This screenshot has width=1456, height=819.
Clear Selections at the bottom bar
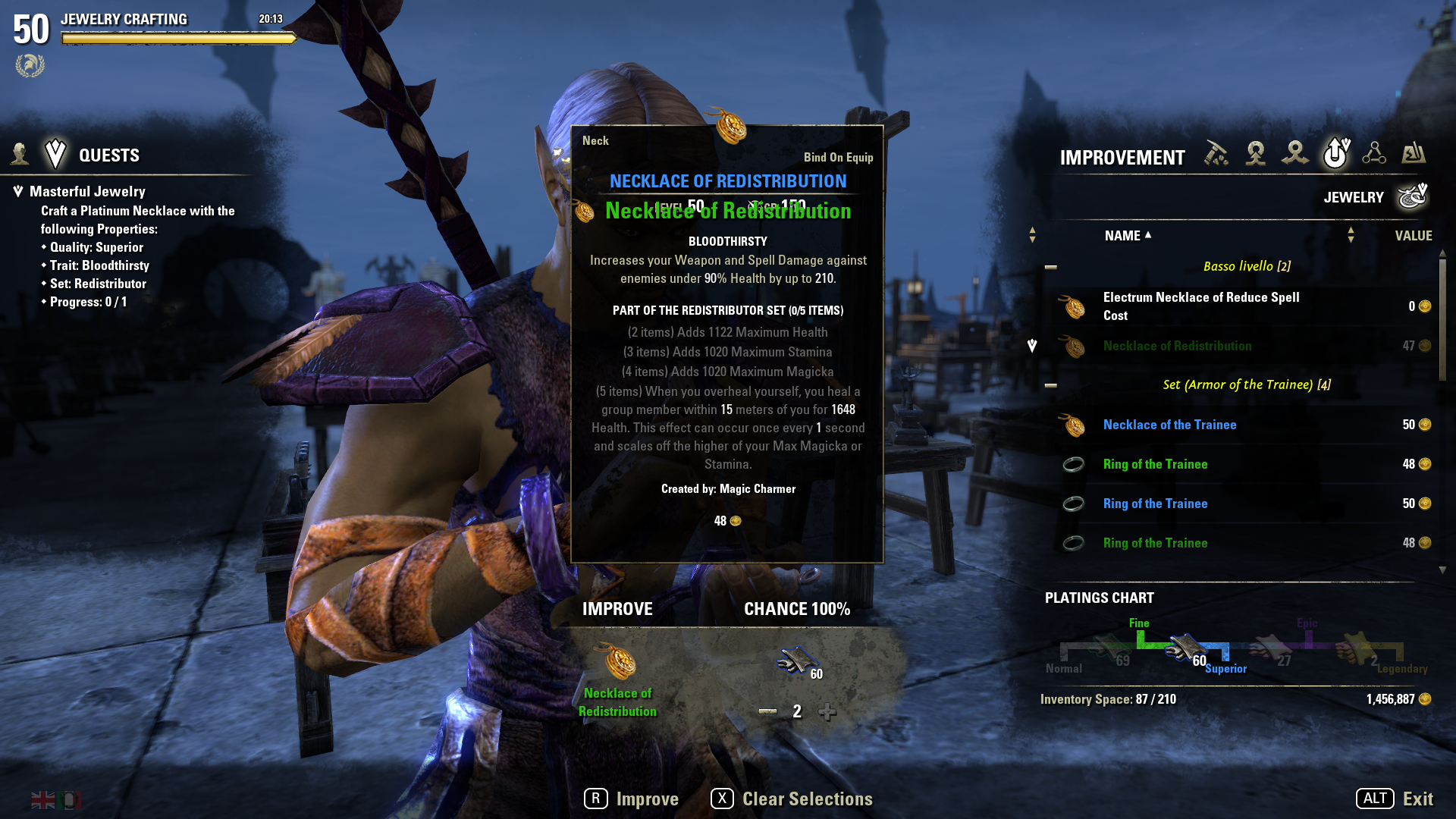tap(792, 799)
